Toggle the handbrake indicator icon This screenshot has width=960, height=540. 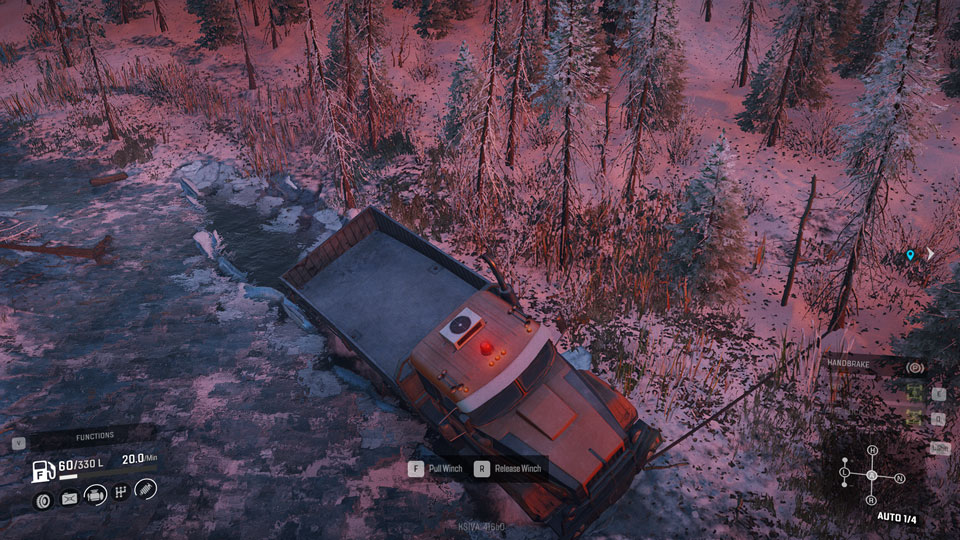[912, 368]
